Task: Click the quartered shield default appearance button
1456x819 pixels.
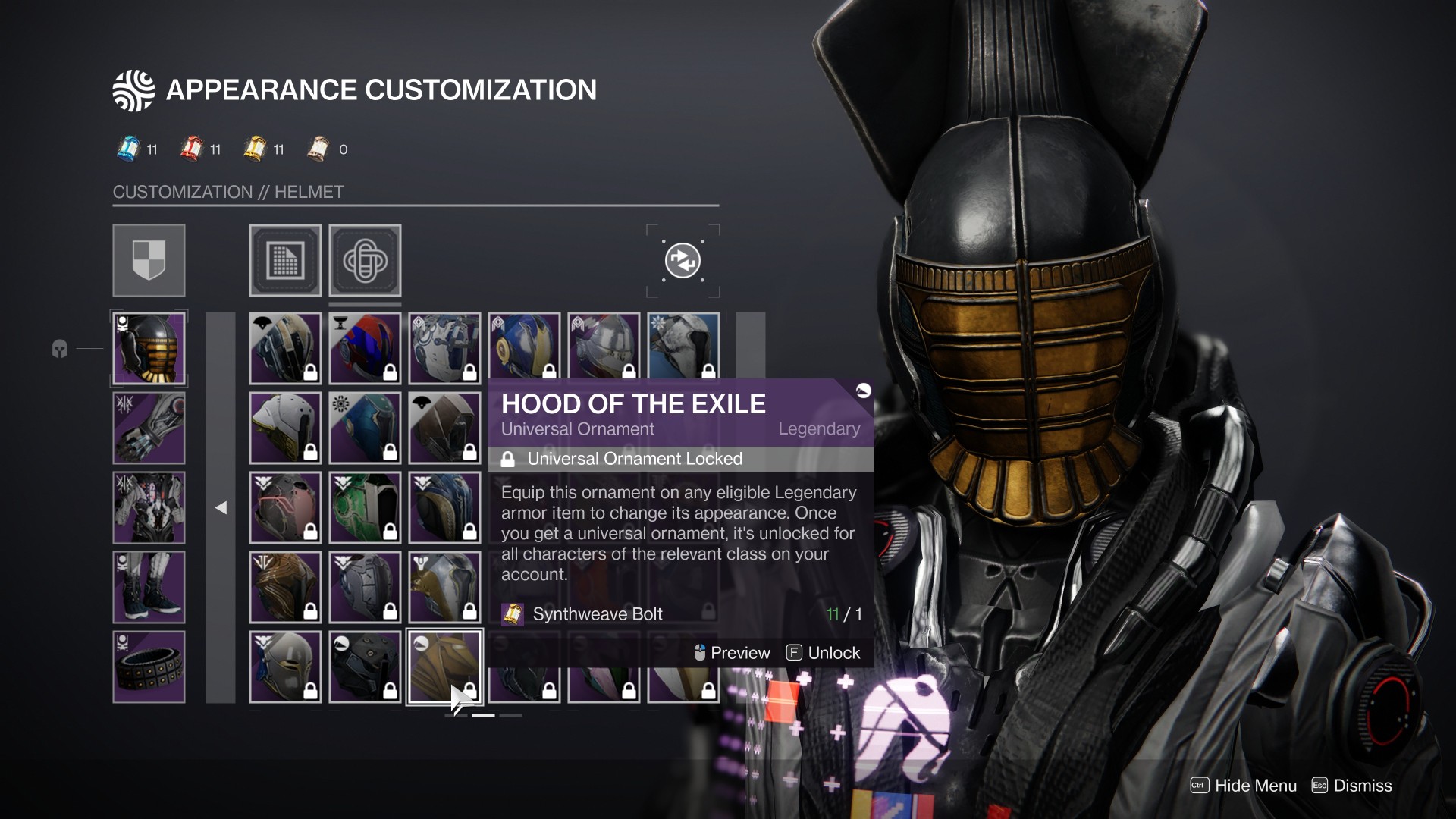Action: click(x=149, y=260)
